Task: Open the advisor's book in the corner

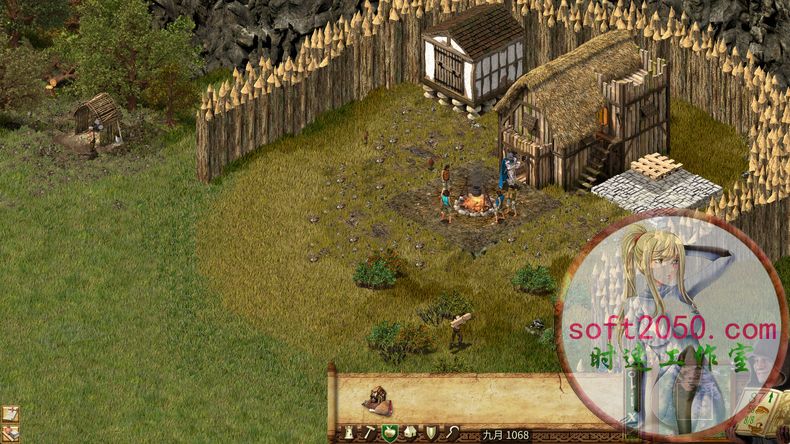Action: 766,412
